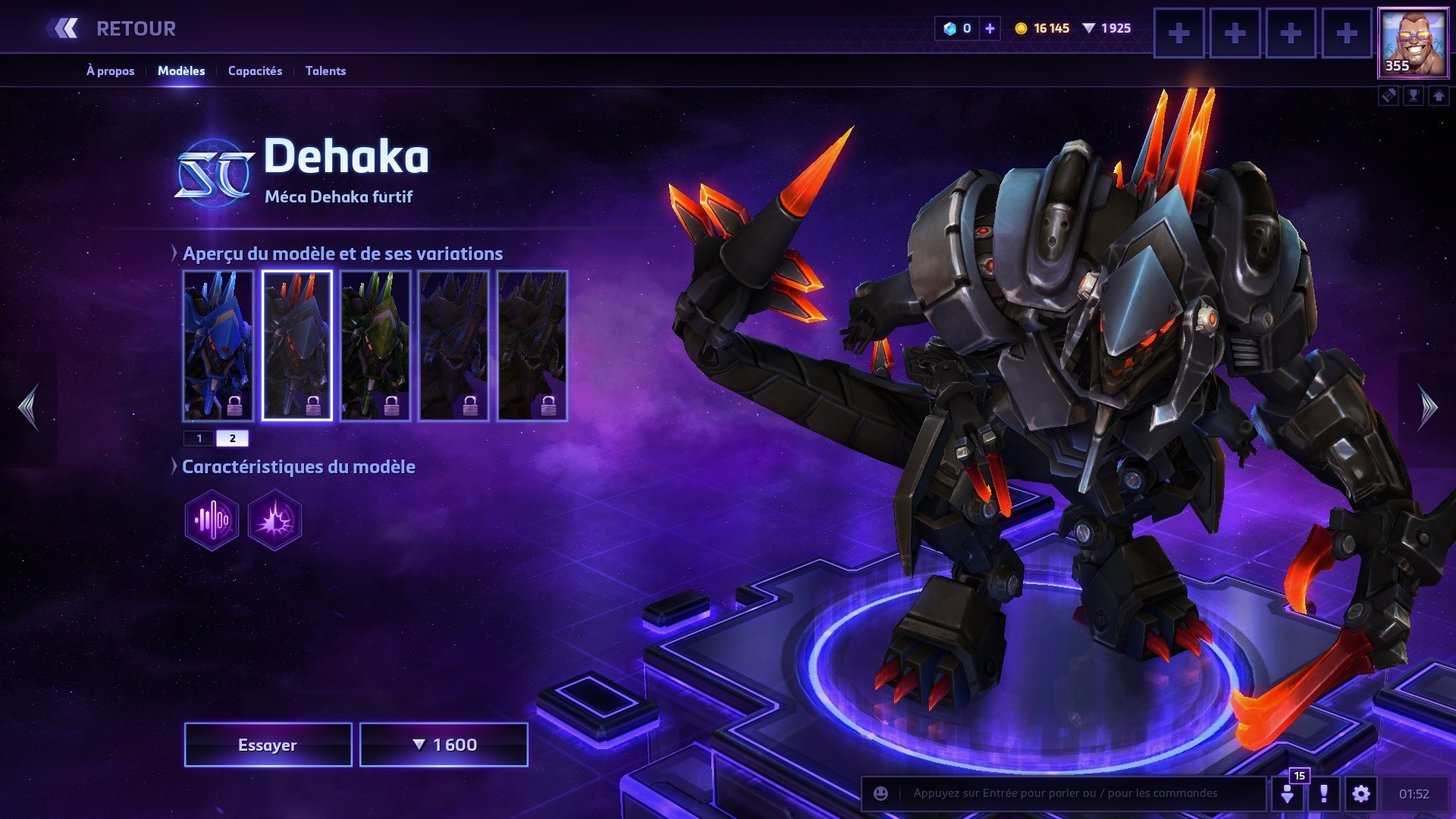Viewport: 1456px width, 819px height.
Task: Switch to variation page 1
Action: [x=199, y=438]
